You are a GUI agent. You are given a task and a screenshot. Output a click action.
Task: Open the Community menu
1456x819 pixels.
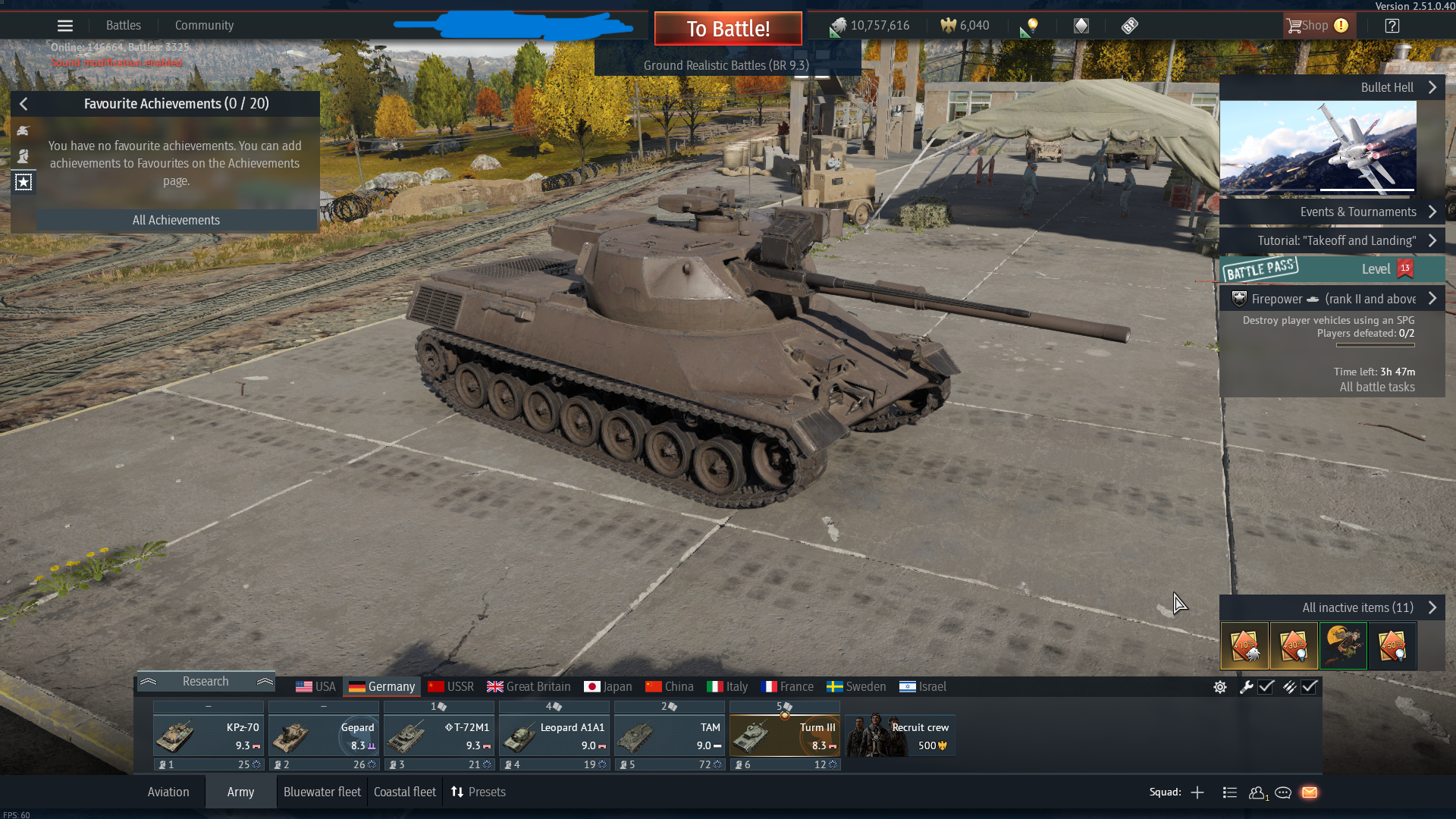click(204, 26)
